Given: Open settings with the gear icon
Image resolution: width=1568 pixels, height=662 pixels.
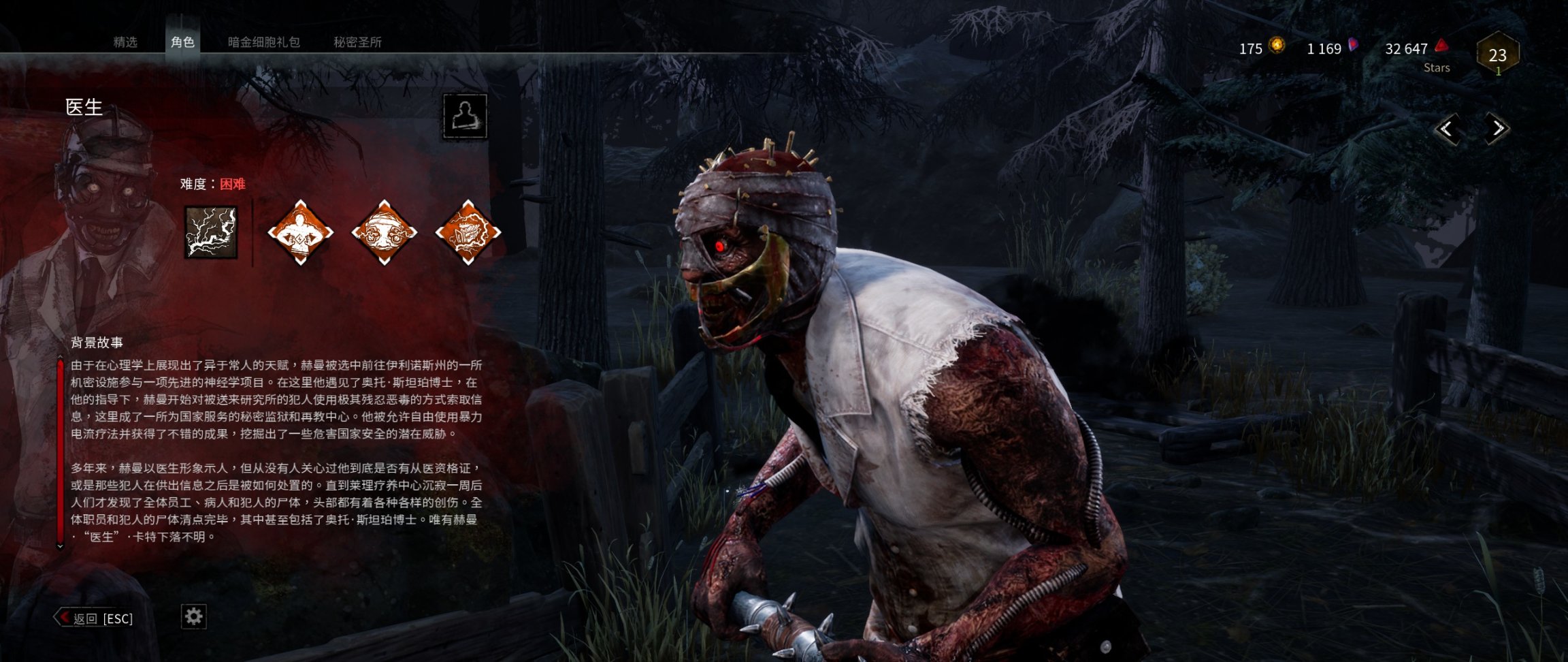Looking at the screenshot, I should [x=194, y=617].
